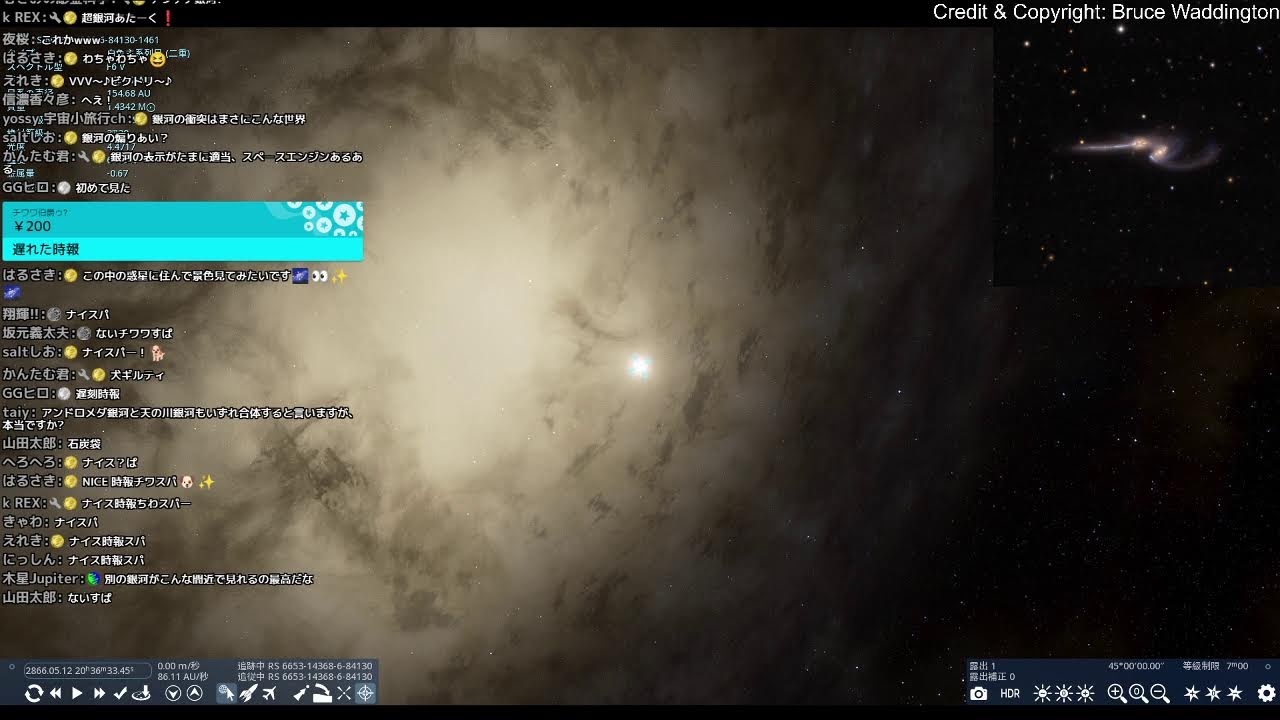This screenshot has height=720, width=1280.
Task: Click the ¥200 super chat banner
Action: (182, 231)
